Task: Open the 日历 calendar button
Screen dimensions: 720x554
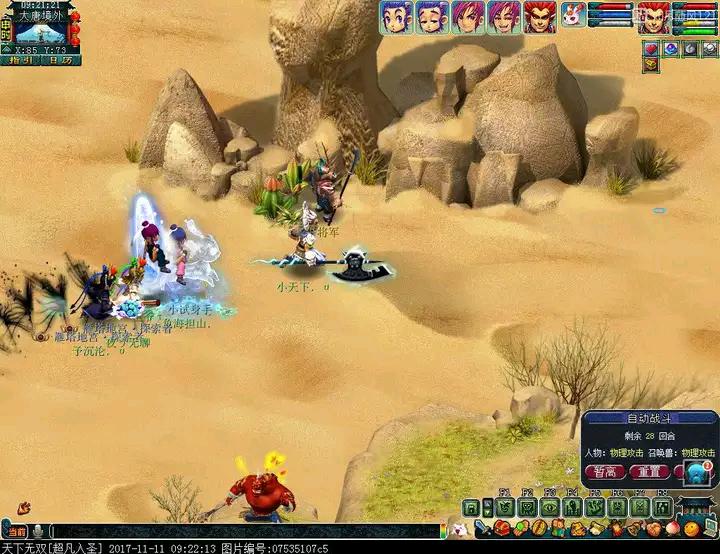Action: coord(60,60)
